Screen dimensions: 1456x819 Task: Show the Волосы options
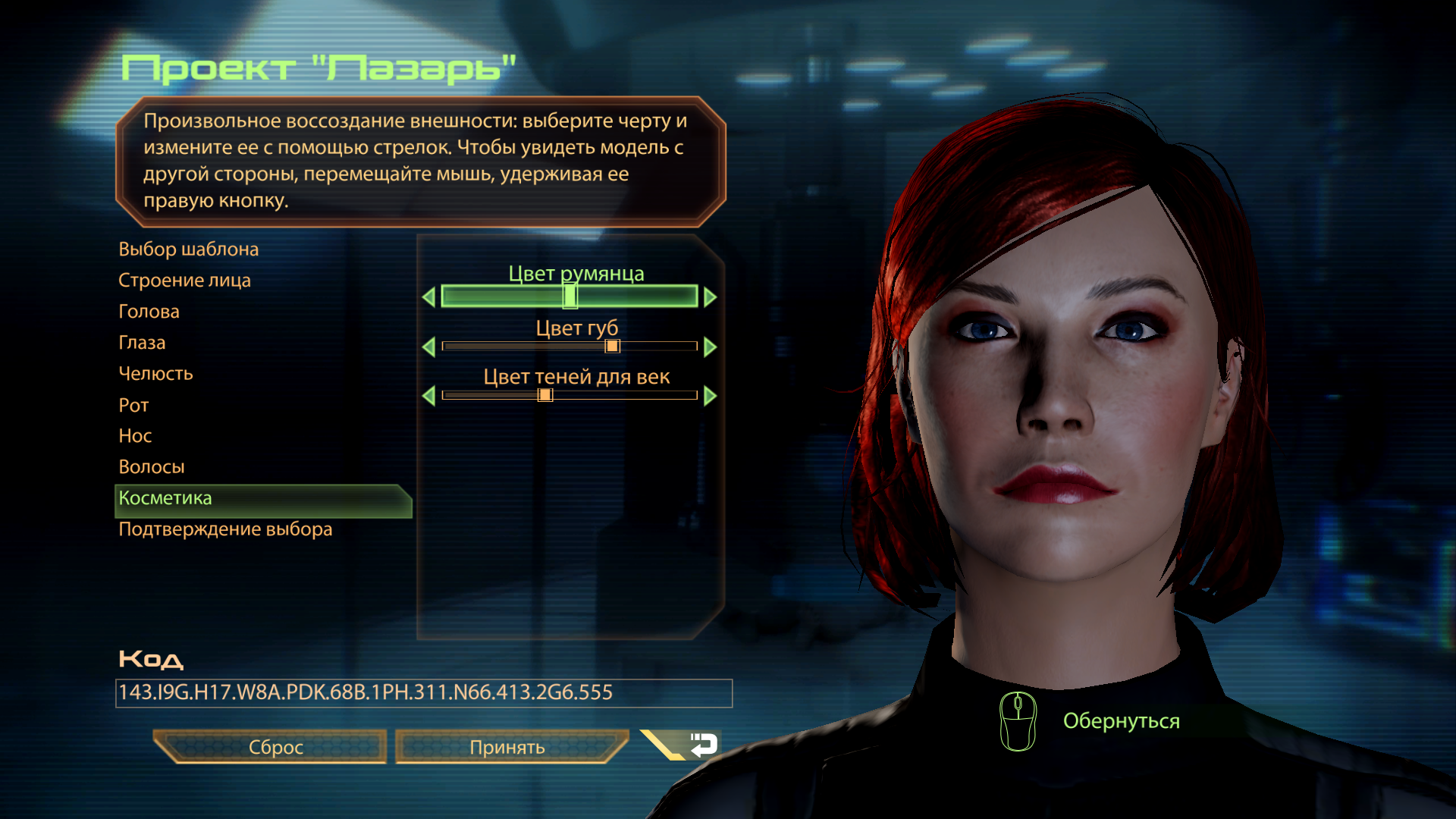152,467
